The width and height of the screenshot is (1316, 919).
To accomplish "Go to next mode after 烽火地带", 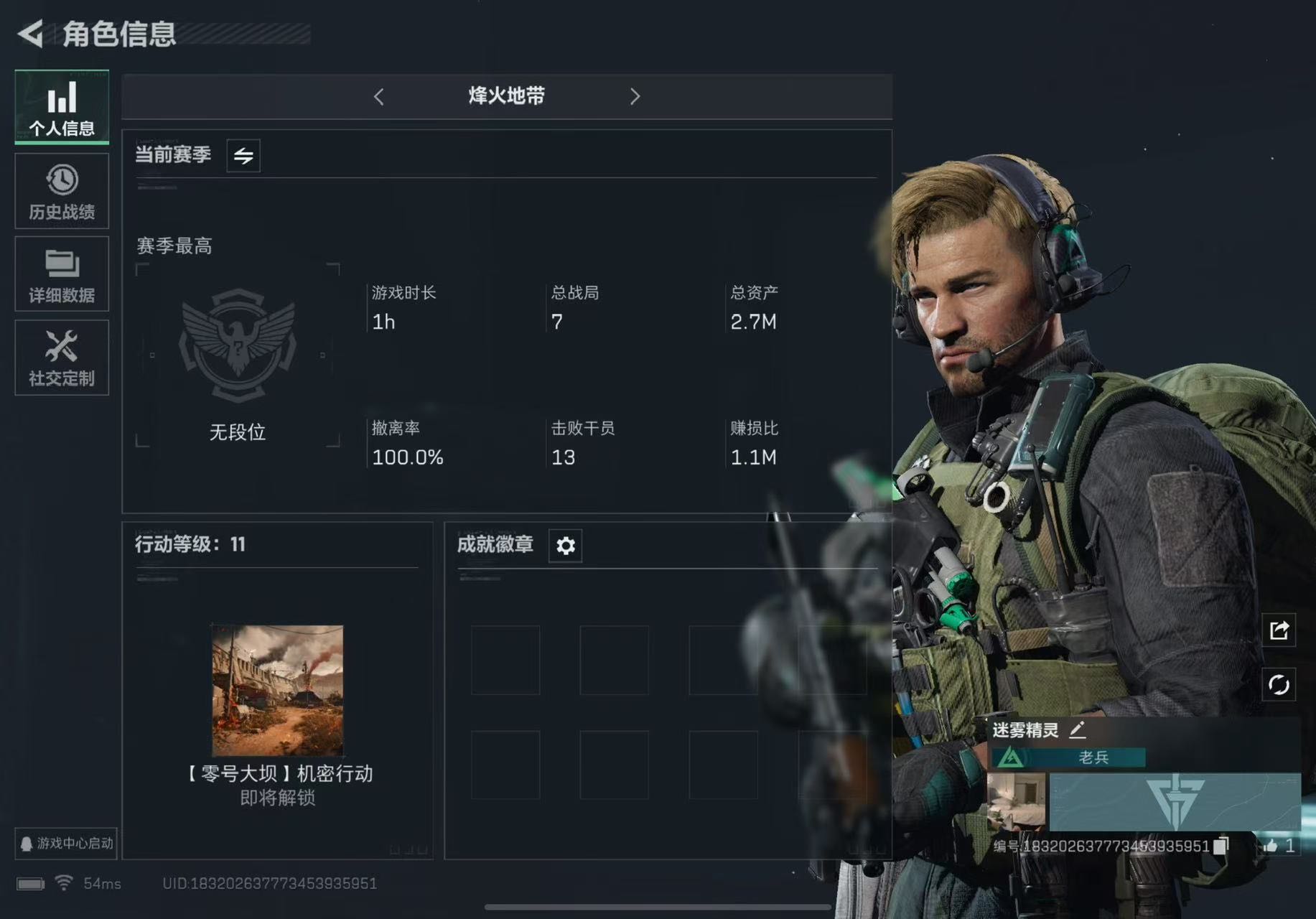I will pos(635,96).
